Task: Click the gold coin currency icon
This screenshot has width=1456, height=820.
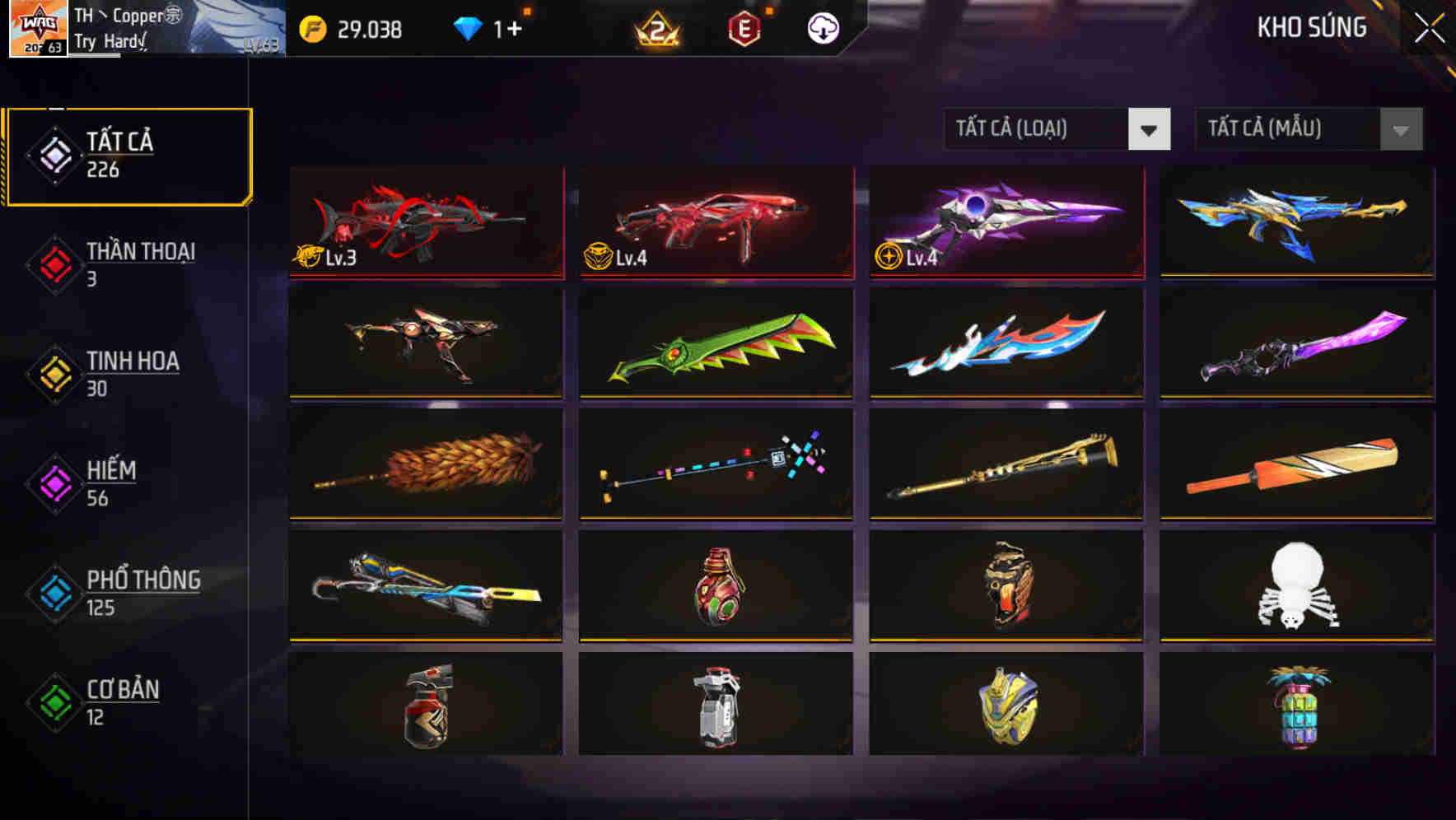Action: [x=311, y=27]
